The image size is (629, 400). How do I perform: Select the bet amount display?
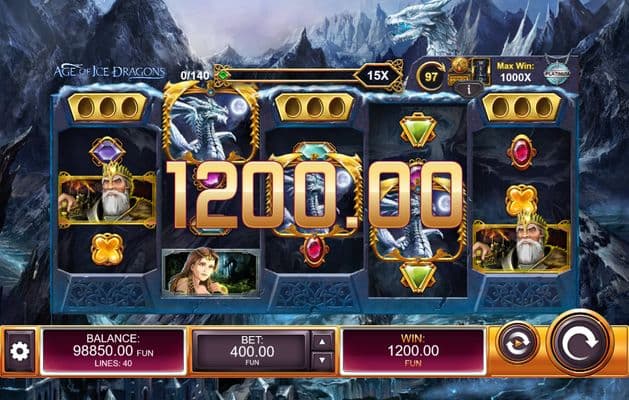tap(250, 351)
